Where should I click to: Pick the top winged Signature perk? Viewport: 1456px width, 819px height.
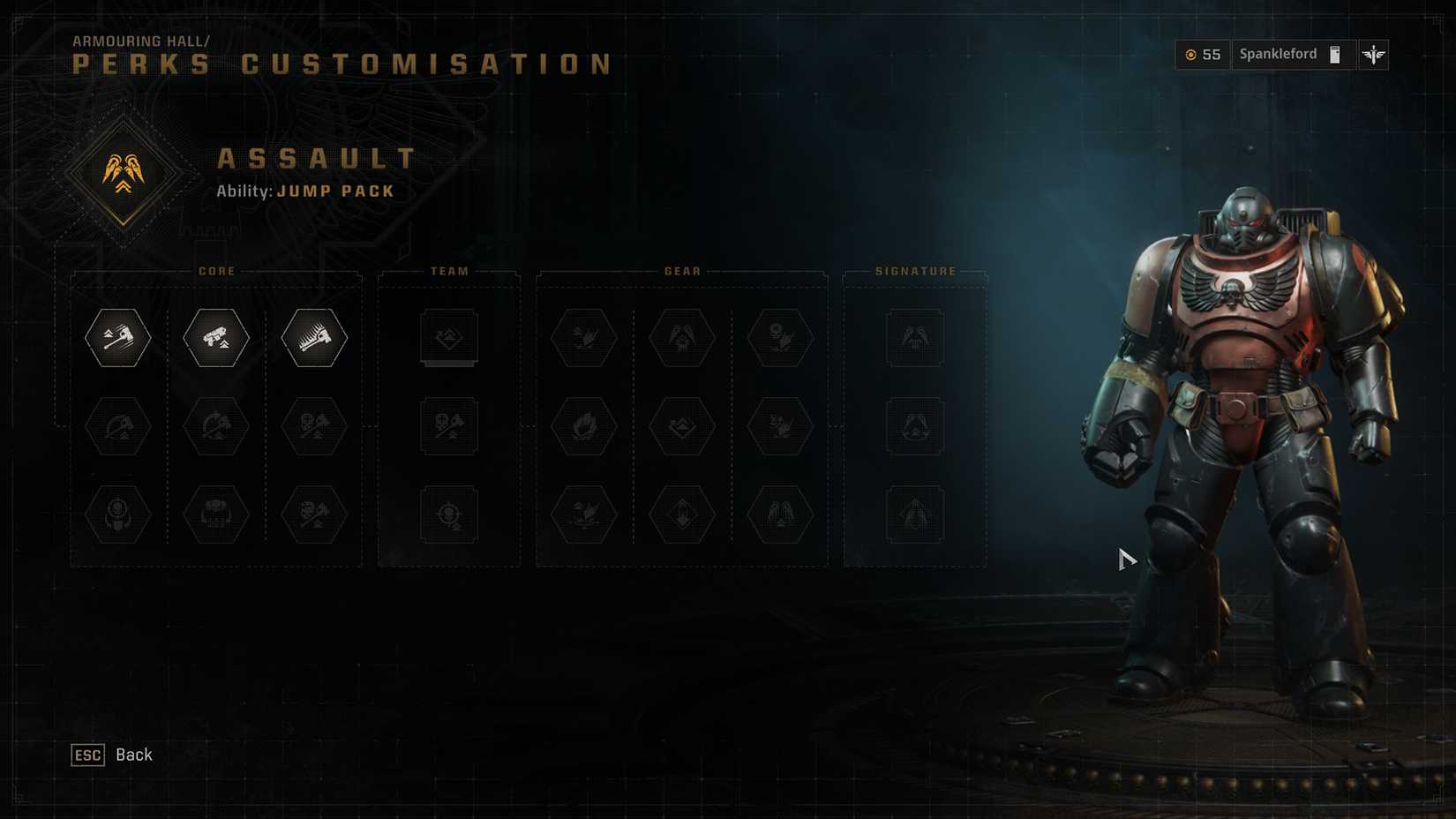coord(915,337)
